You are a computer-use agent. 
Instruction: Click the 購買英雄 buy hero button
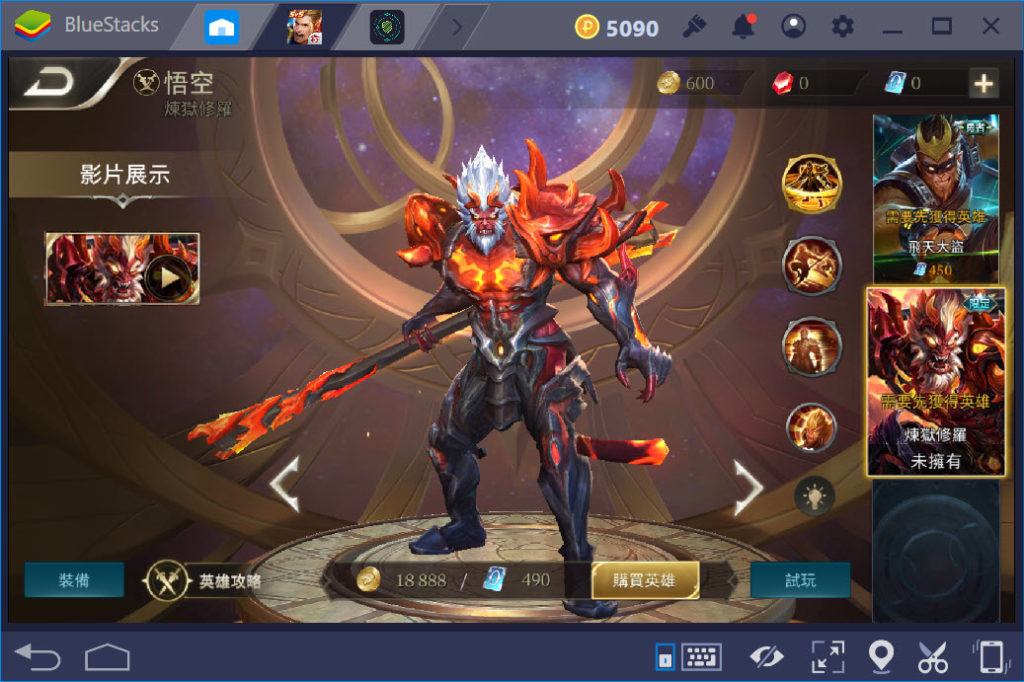645,580
